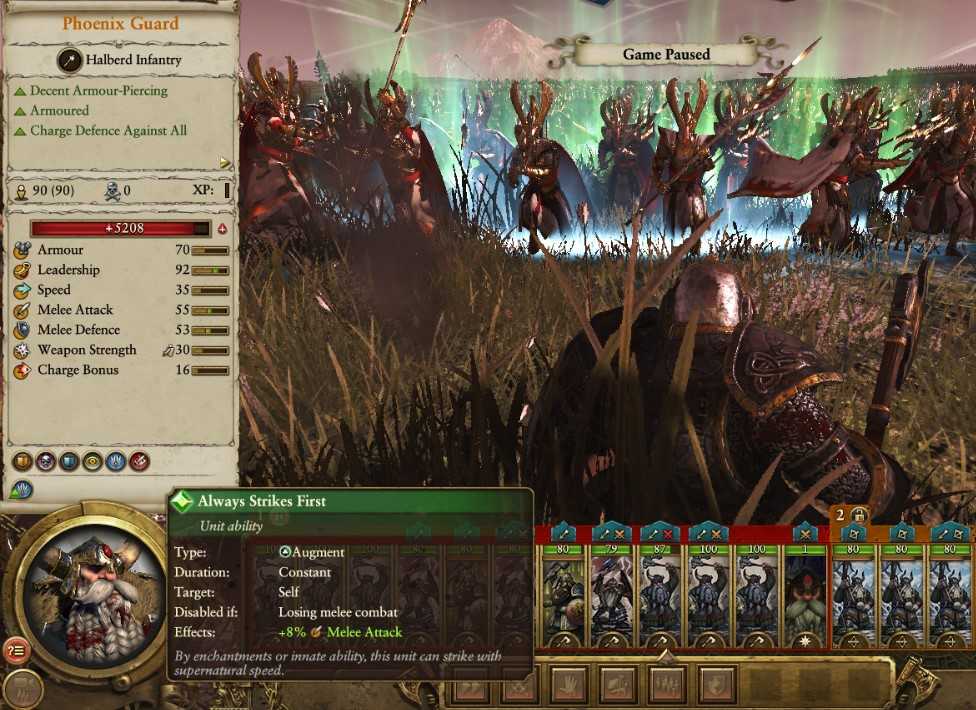Toggle the group 2 lock icon

(x=858, y=514)
